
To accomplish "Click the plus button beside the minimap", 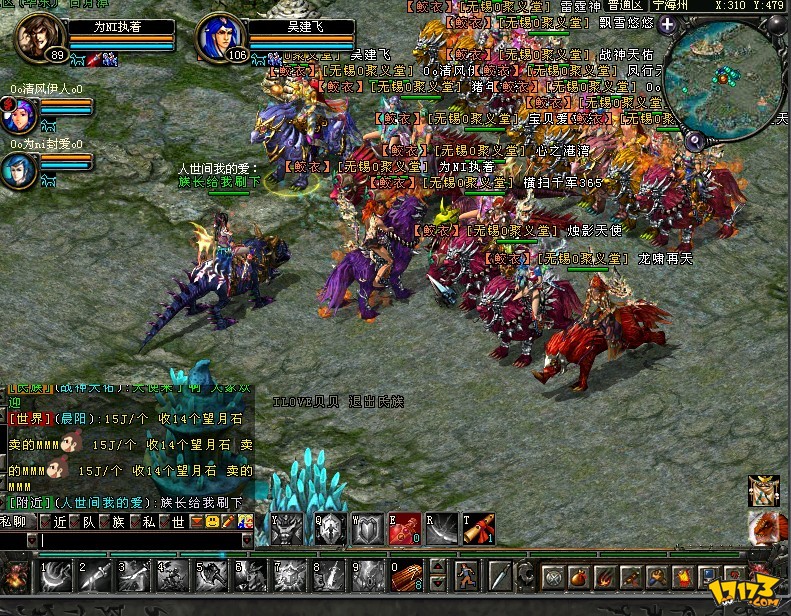I will 667,24.
